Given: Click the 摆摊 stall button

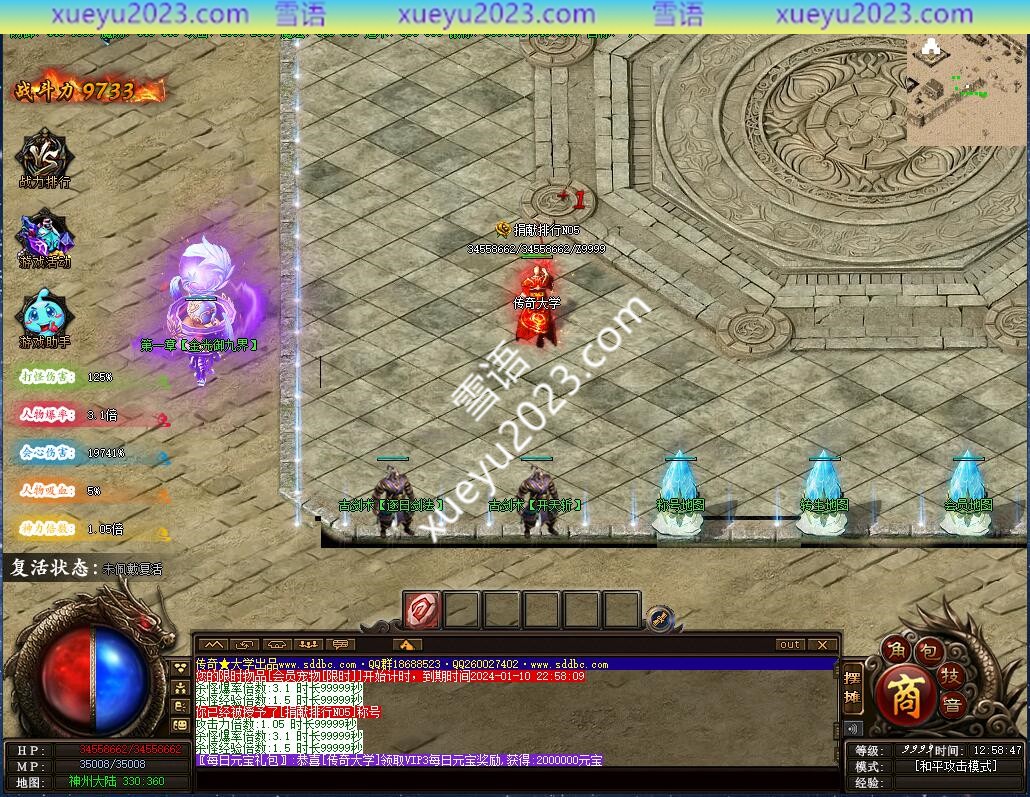Looking at the screenshot, I should coord(853,688).
